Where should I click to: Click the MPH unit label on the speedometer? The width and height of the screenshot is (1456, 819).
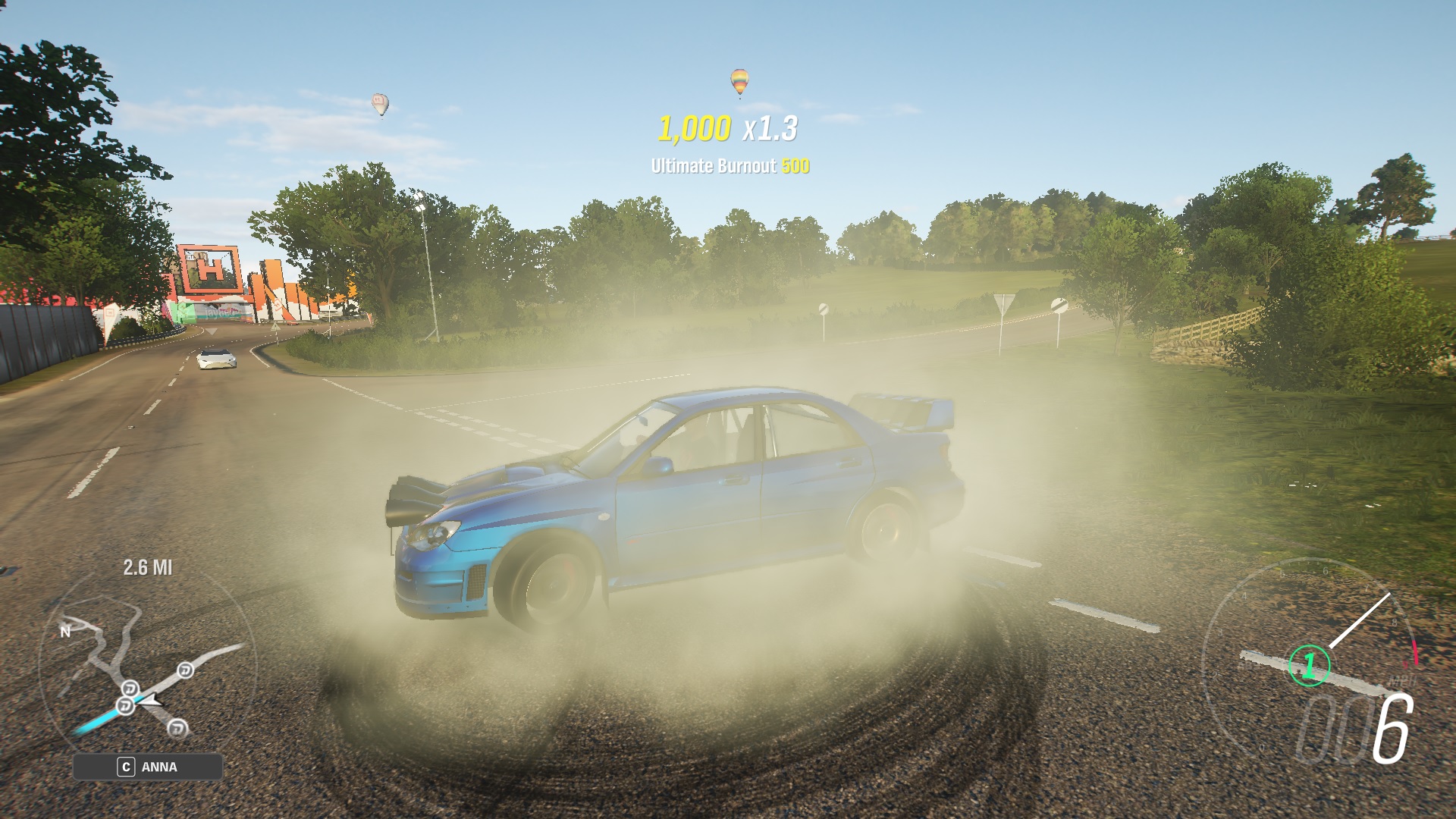pyautogui.click(x=1402, y=680)
